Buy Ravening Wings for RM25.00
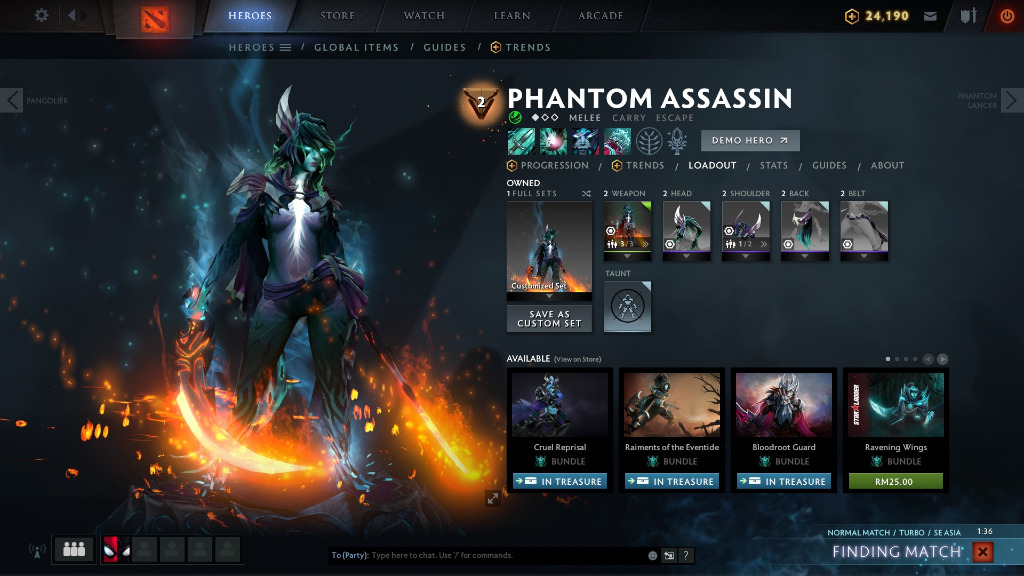1024x576 pixels. pyautogui.click(x=895, y=481)
